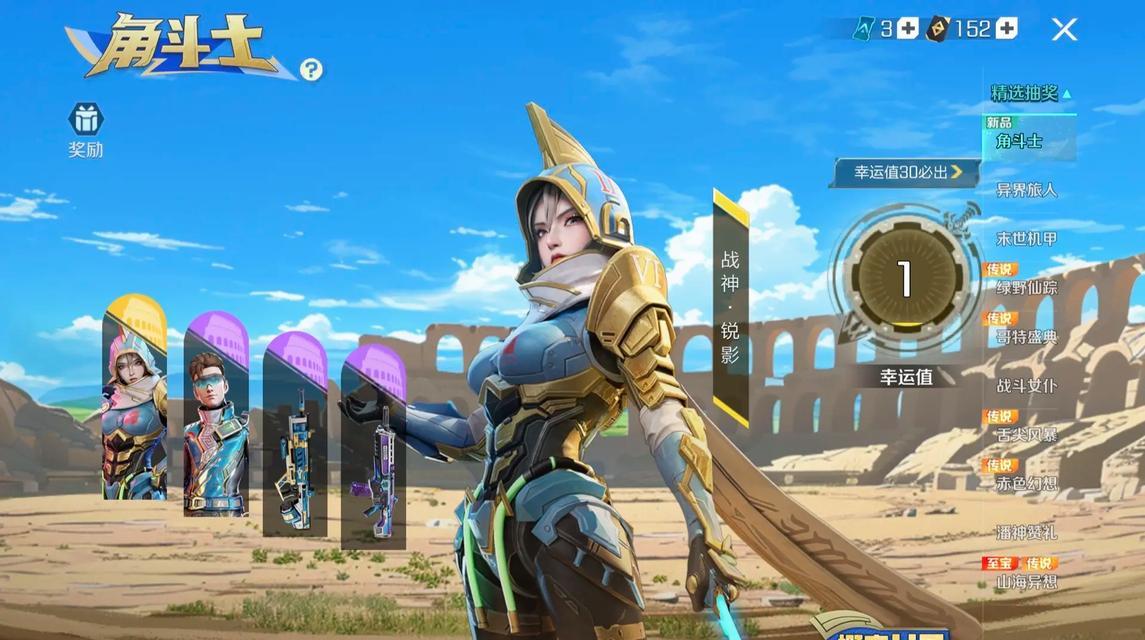The image size is (1145, 640).
Task: Select the 赤色幻想 lottery entry
Action: click(x=1026, y=484)
